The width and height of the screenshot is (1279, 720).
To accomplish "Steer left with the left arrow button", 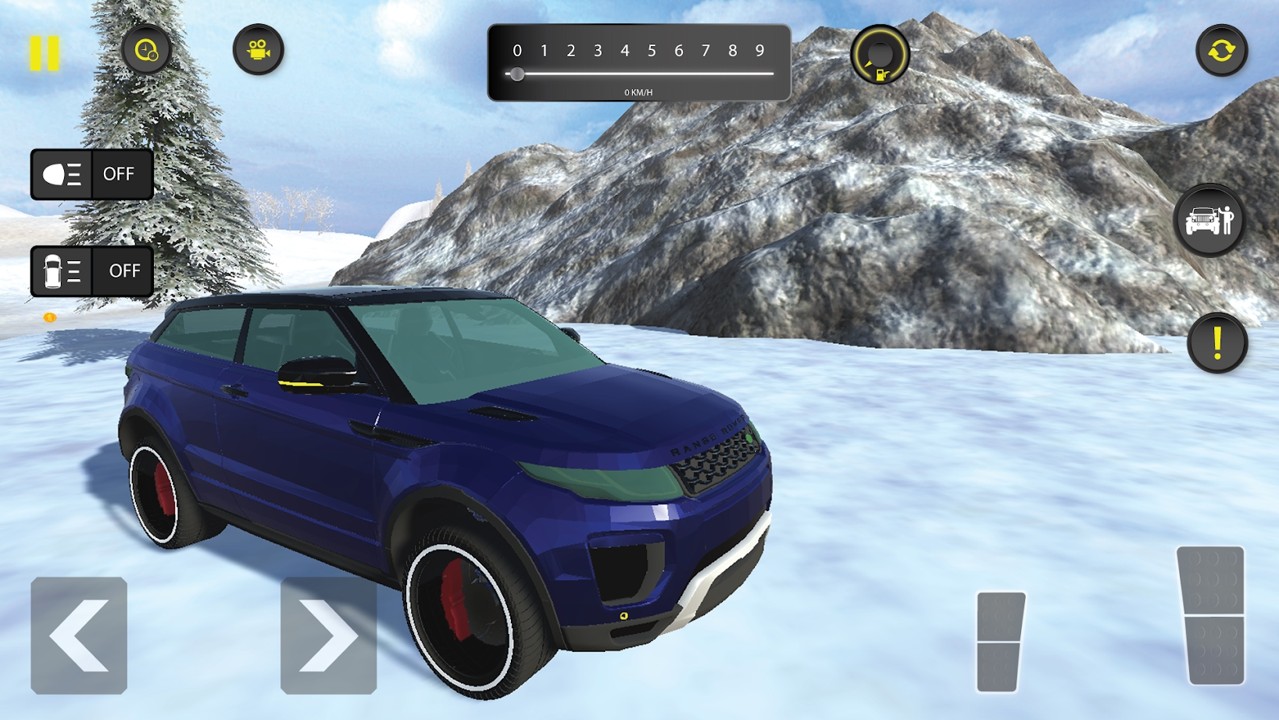I will click(x=79, y=635).
